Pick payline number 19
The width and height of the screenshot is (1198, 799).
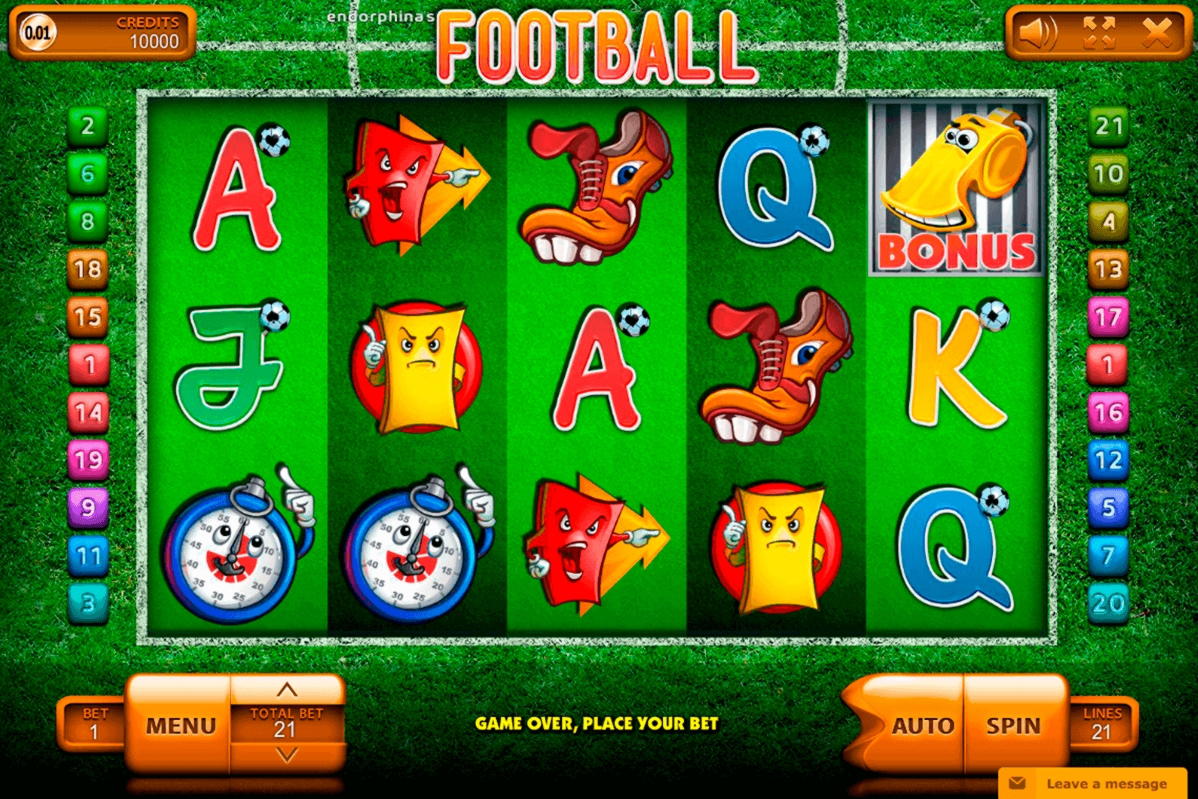[x=88, y=460]
